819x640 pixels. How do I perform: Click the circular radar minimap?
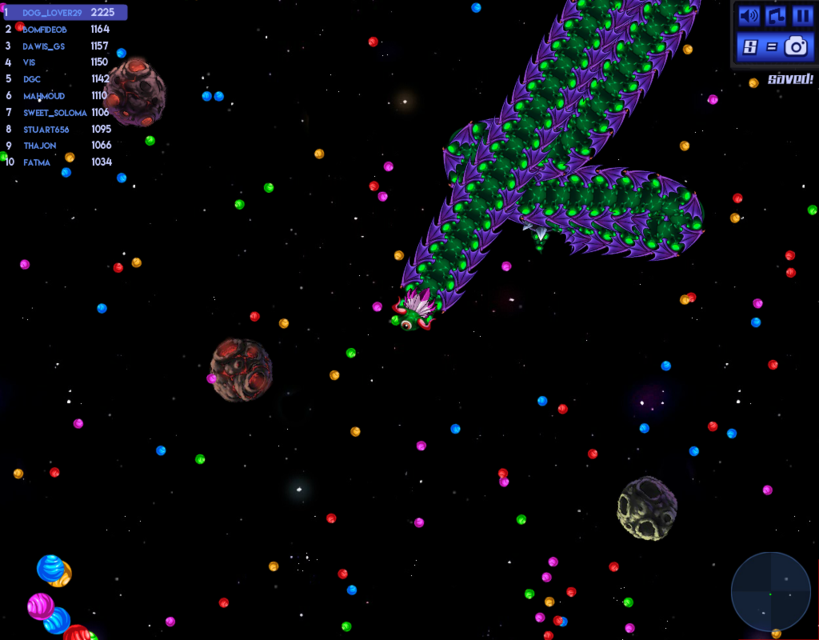(770, 592)
